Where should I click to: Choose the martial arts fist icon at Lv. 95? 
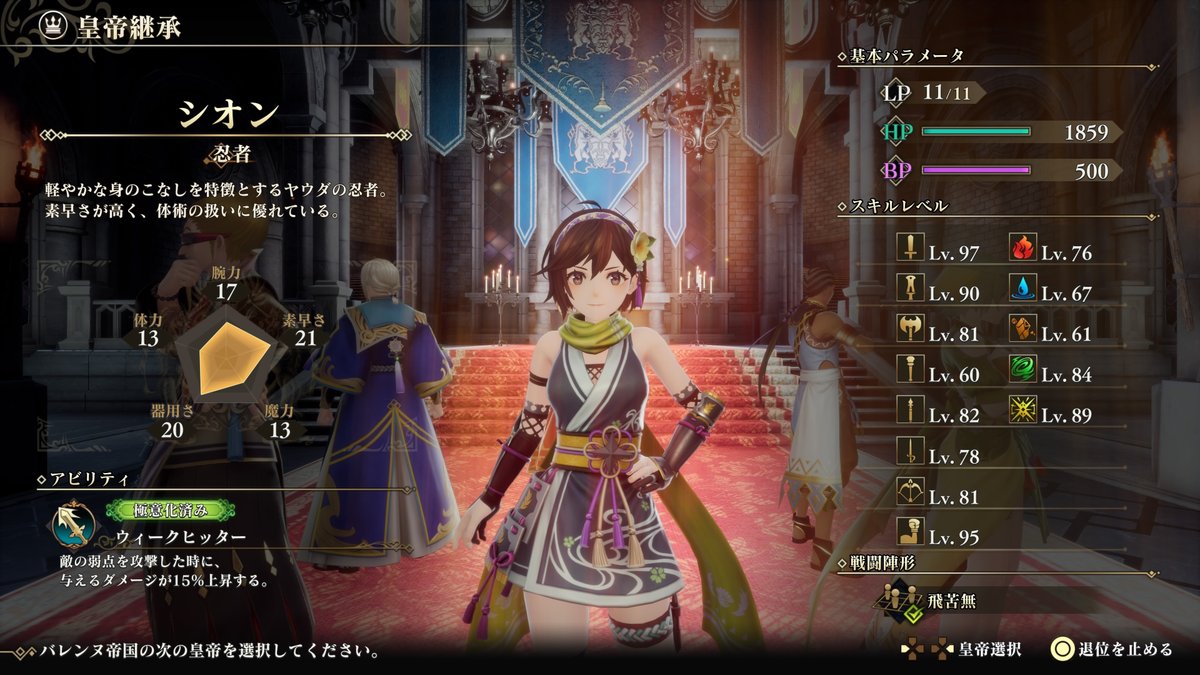click(x=911, y=533)
